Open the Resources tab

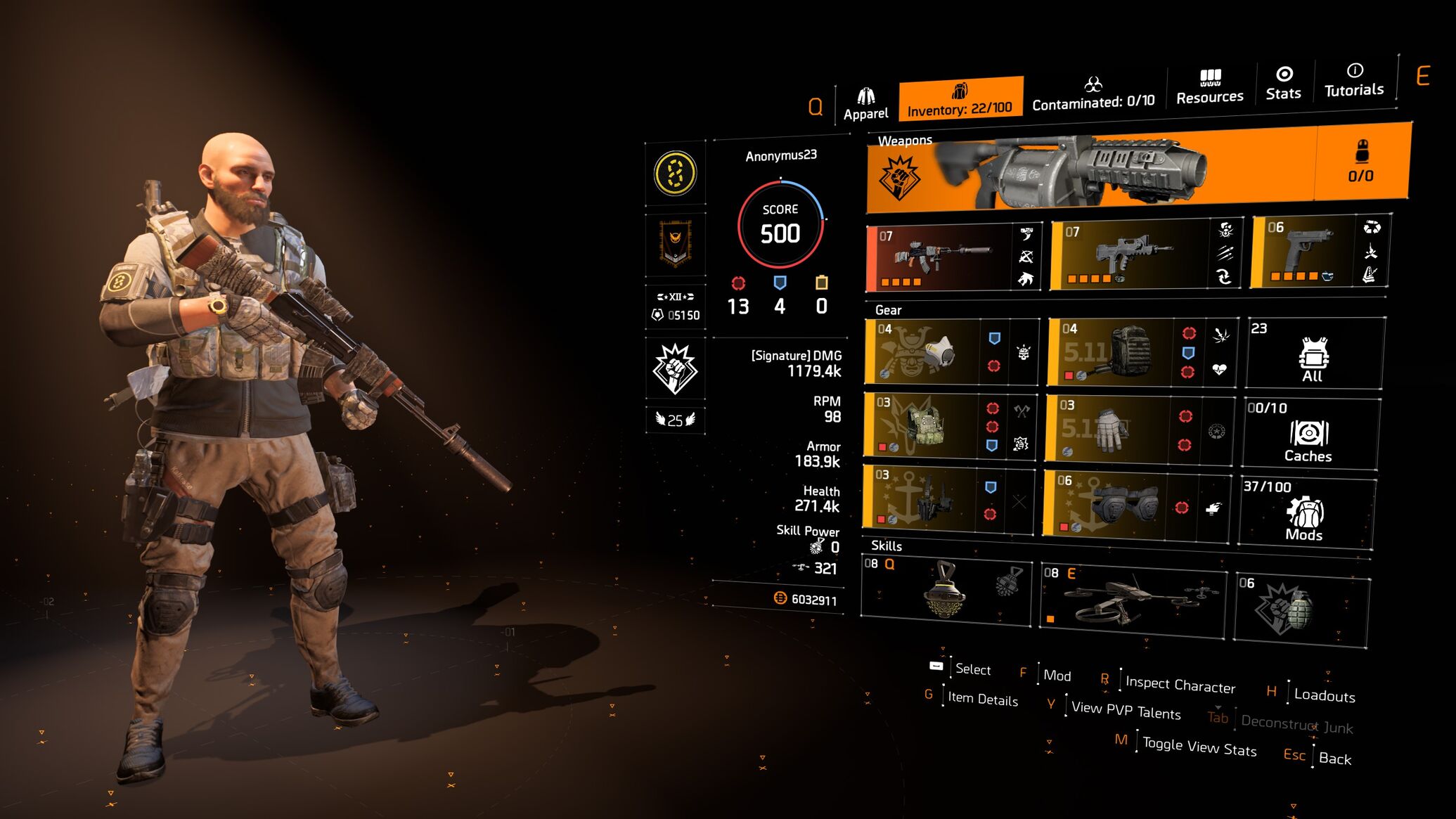tap(1209, 88)
